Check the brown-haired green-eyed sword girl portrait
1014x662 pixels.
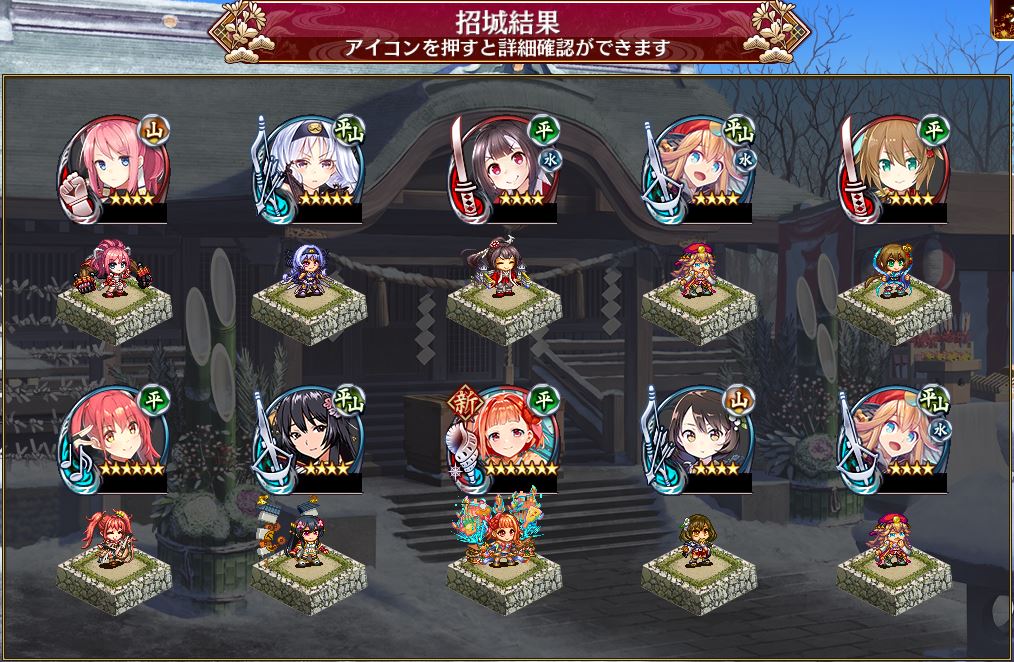893,165
